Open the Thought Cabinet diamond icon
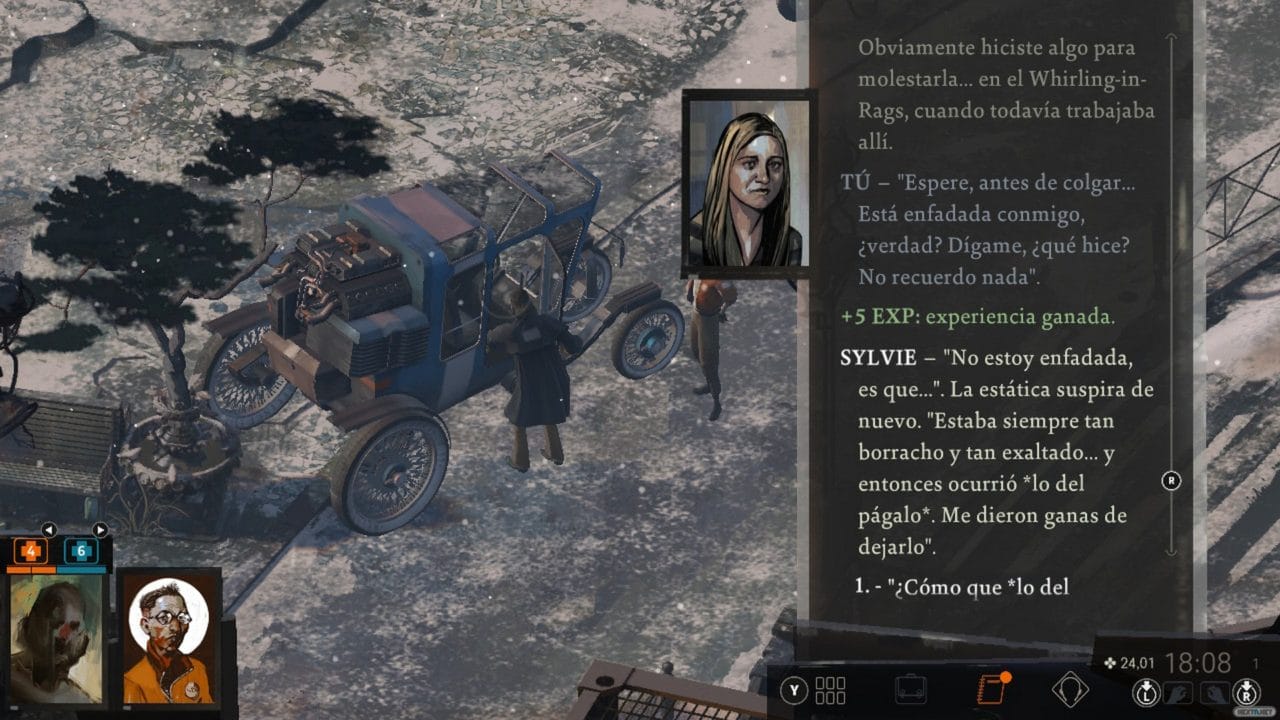1280x720 pixels. point(1072,688)
